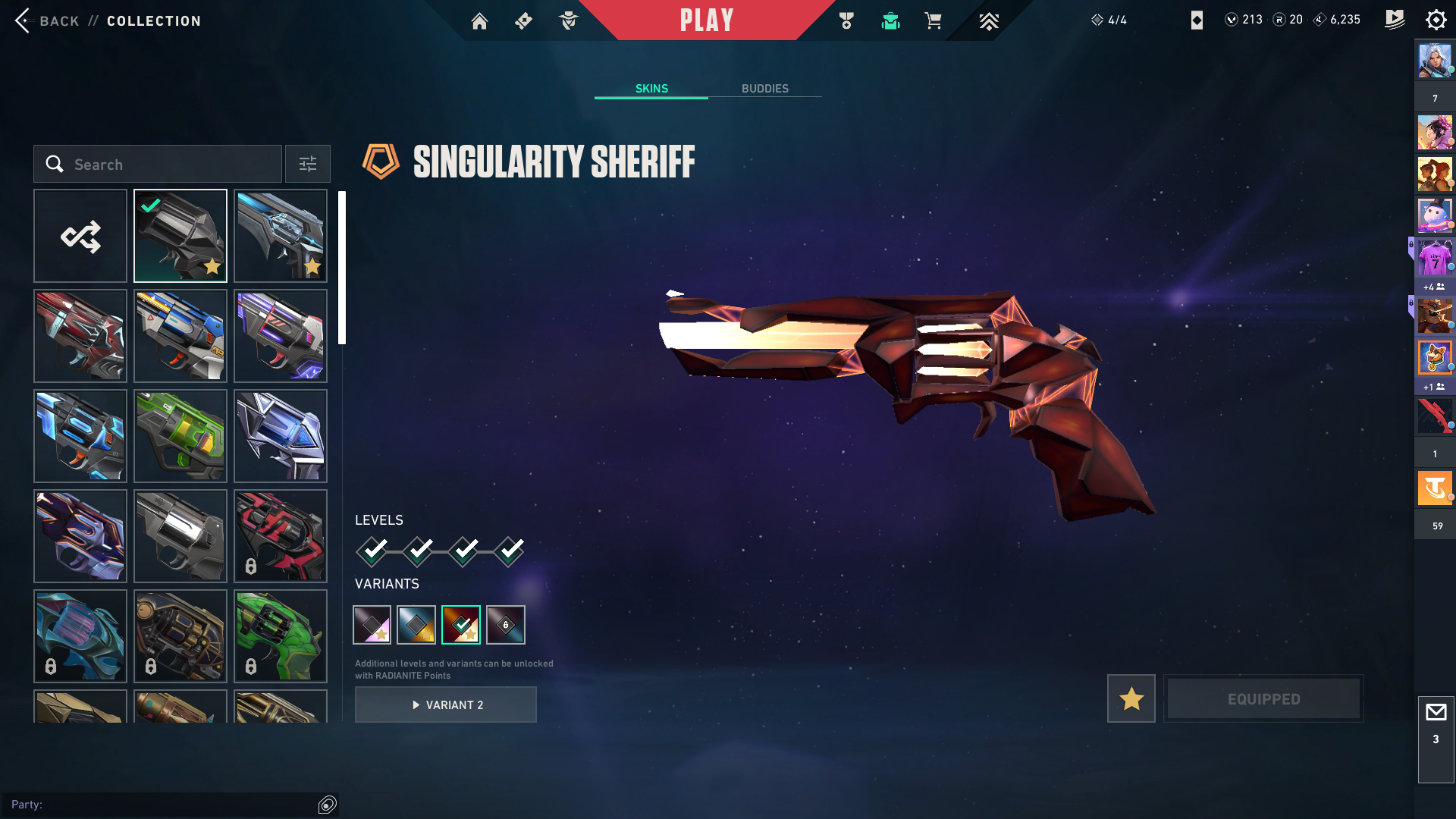Click the big red PLAY button

(x=706, y=20)
